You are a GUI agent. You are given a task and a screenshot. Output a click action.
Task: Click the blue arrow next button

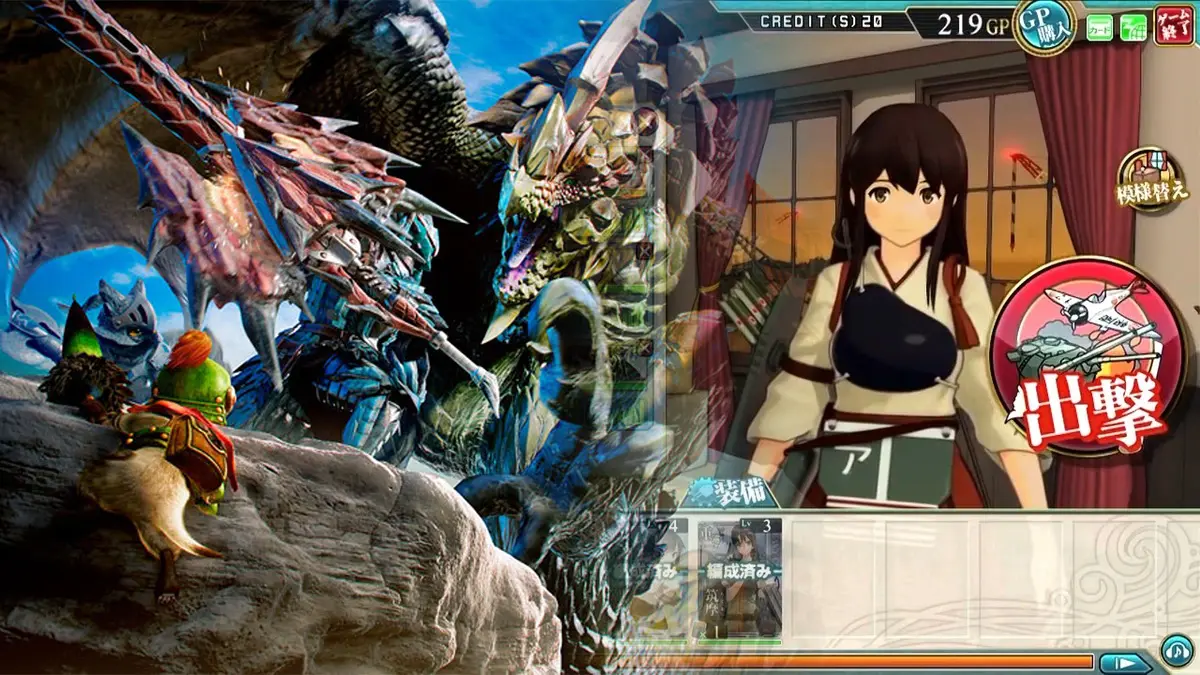[x=1125, y=662]
